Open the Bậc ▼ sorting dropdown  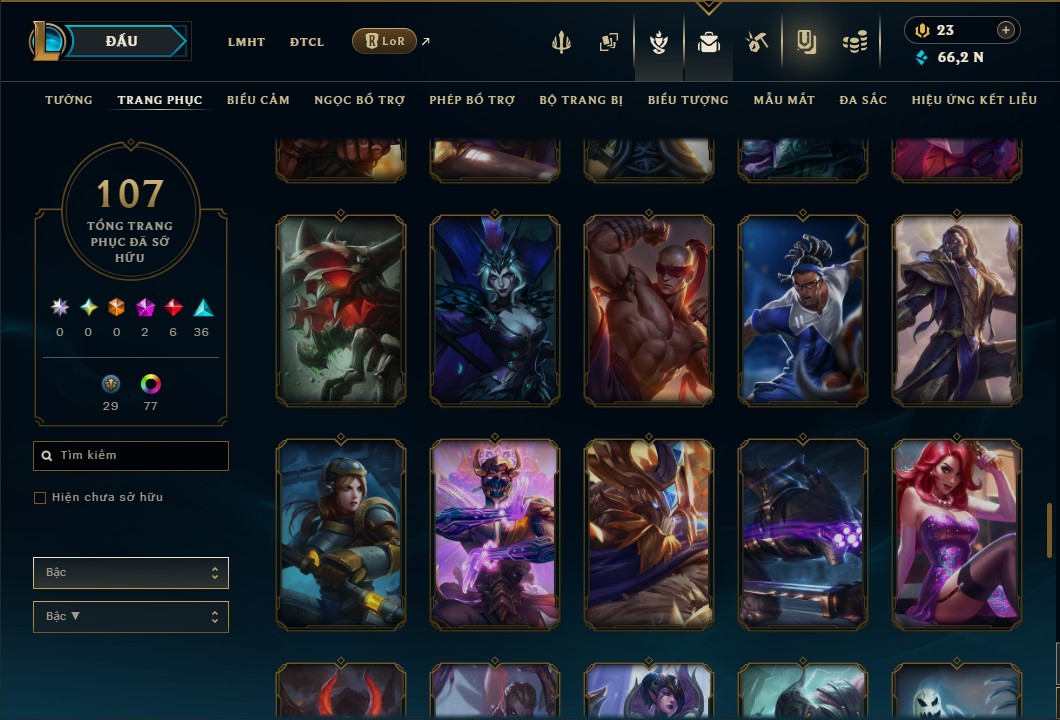pos(131,617)
